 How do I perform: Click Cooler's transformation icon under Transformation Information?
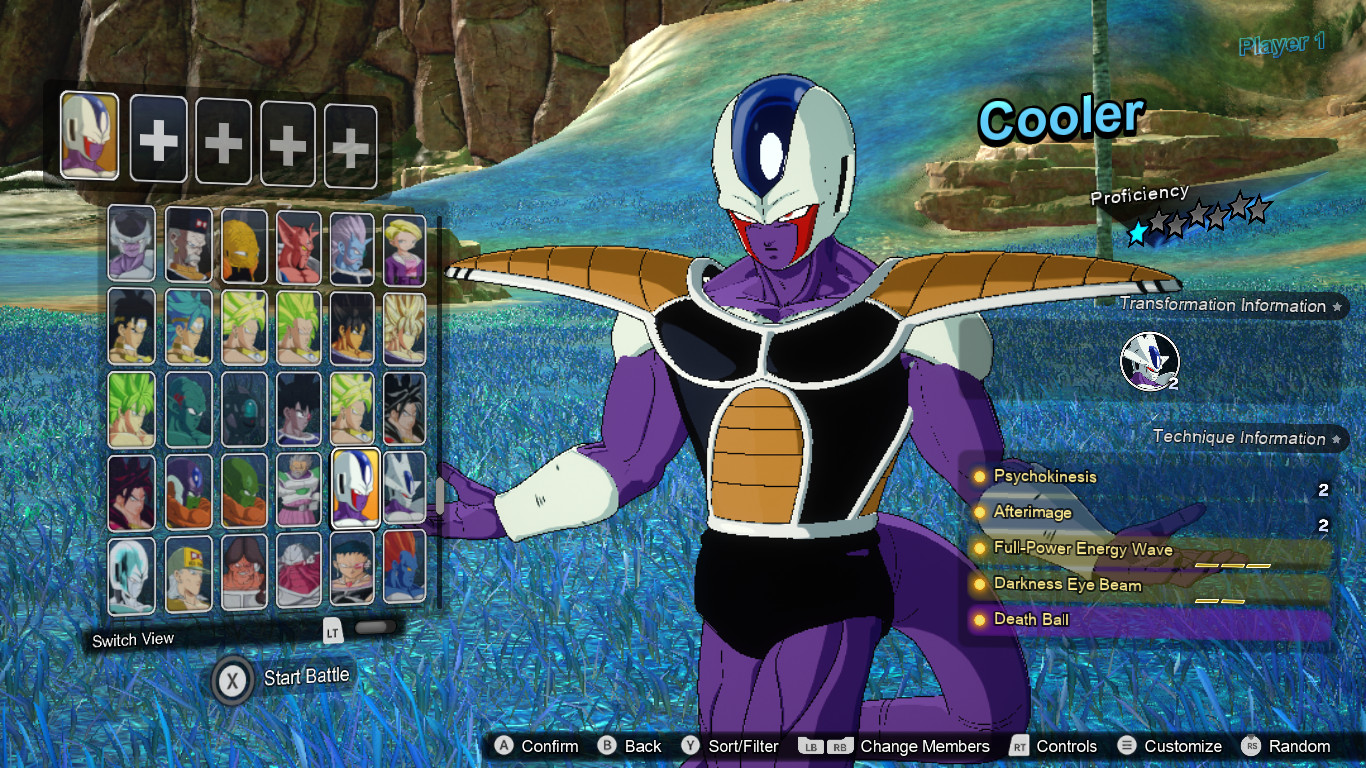1150,363
